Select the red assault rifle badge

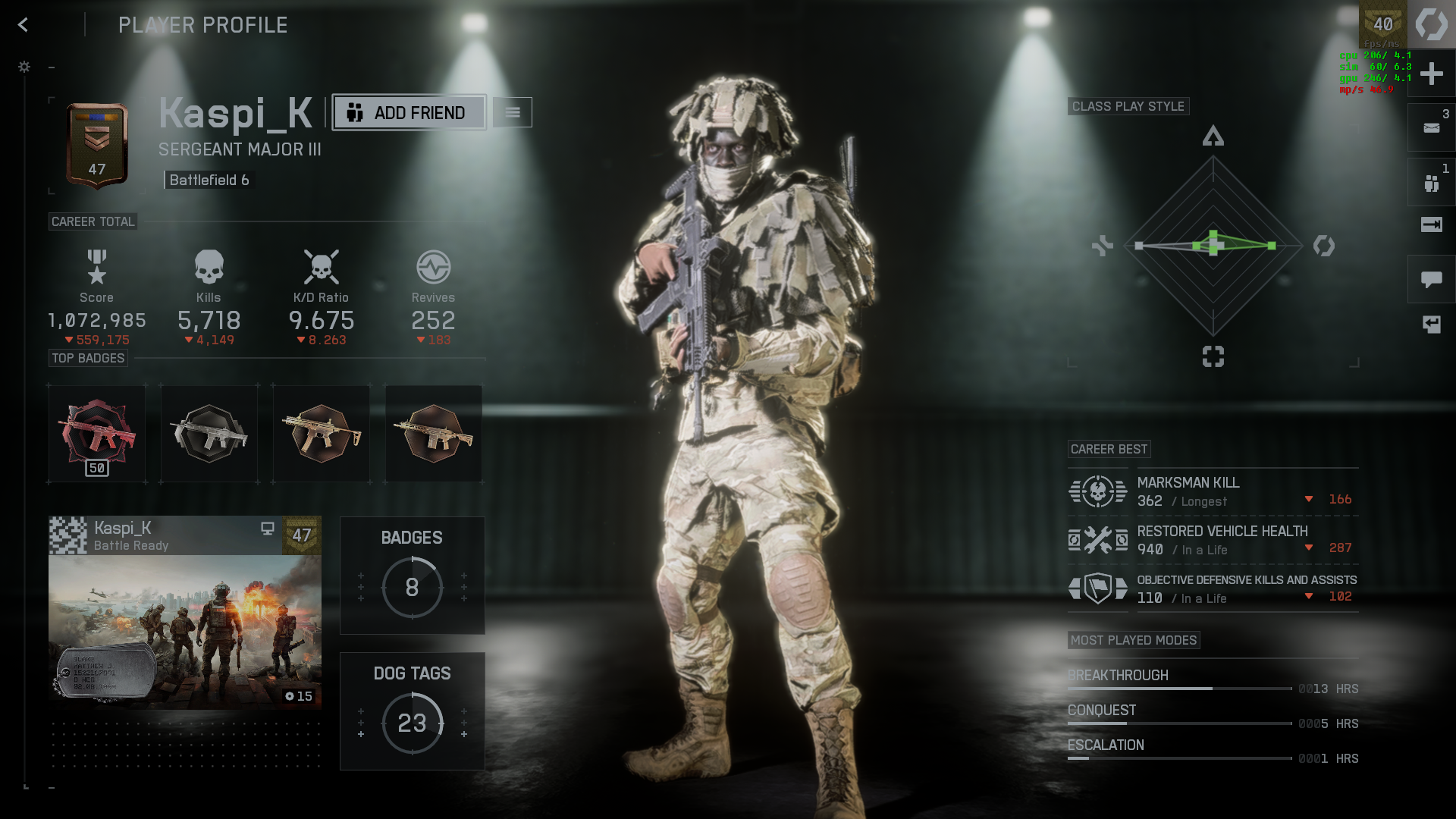tap(97, 434)
